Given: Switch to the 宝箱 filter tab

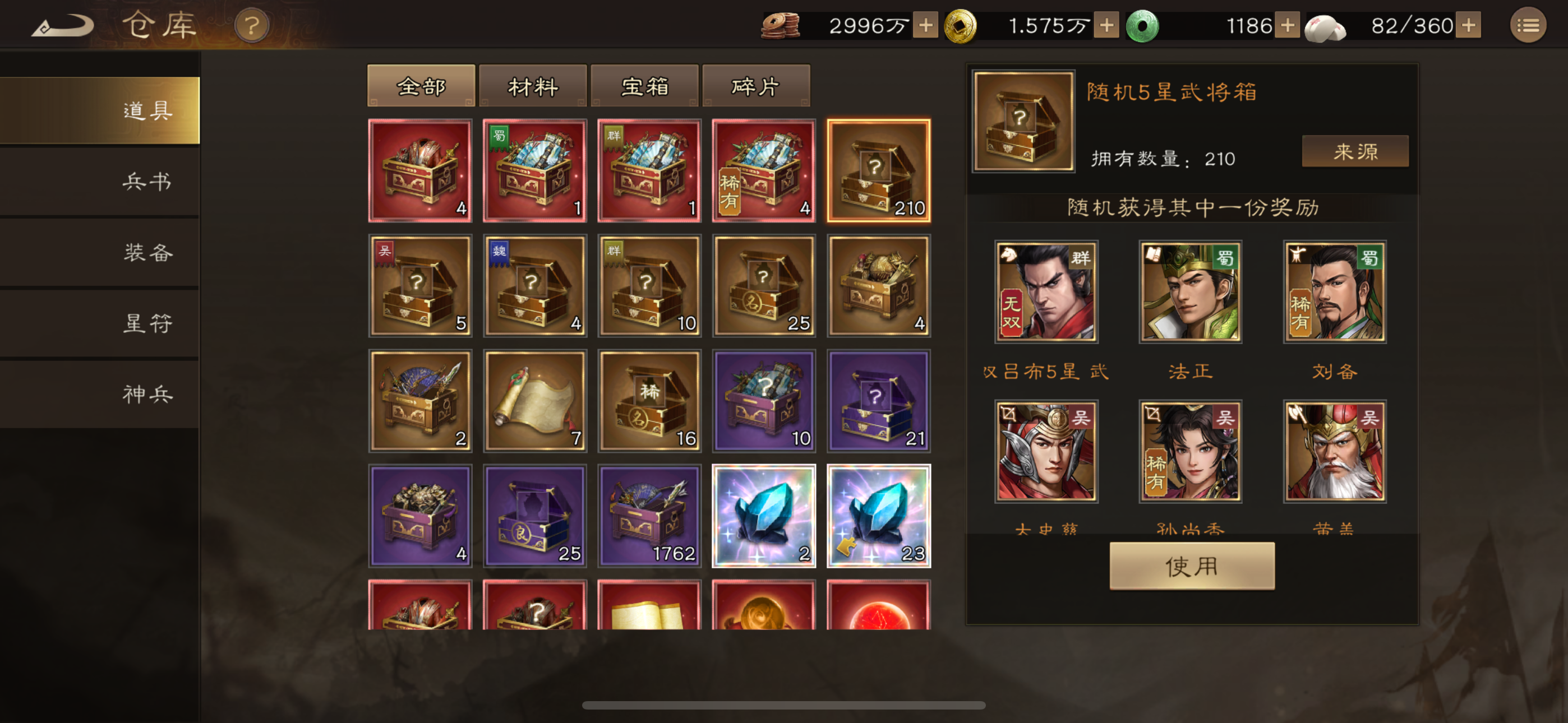Looking at the screenshot, I should [644, 85].
